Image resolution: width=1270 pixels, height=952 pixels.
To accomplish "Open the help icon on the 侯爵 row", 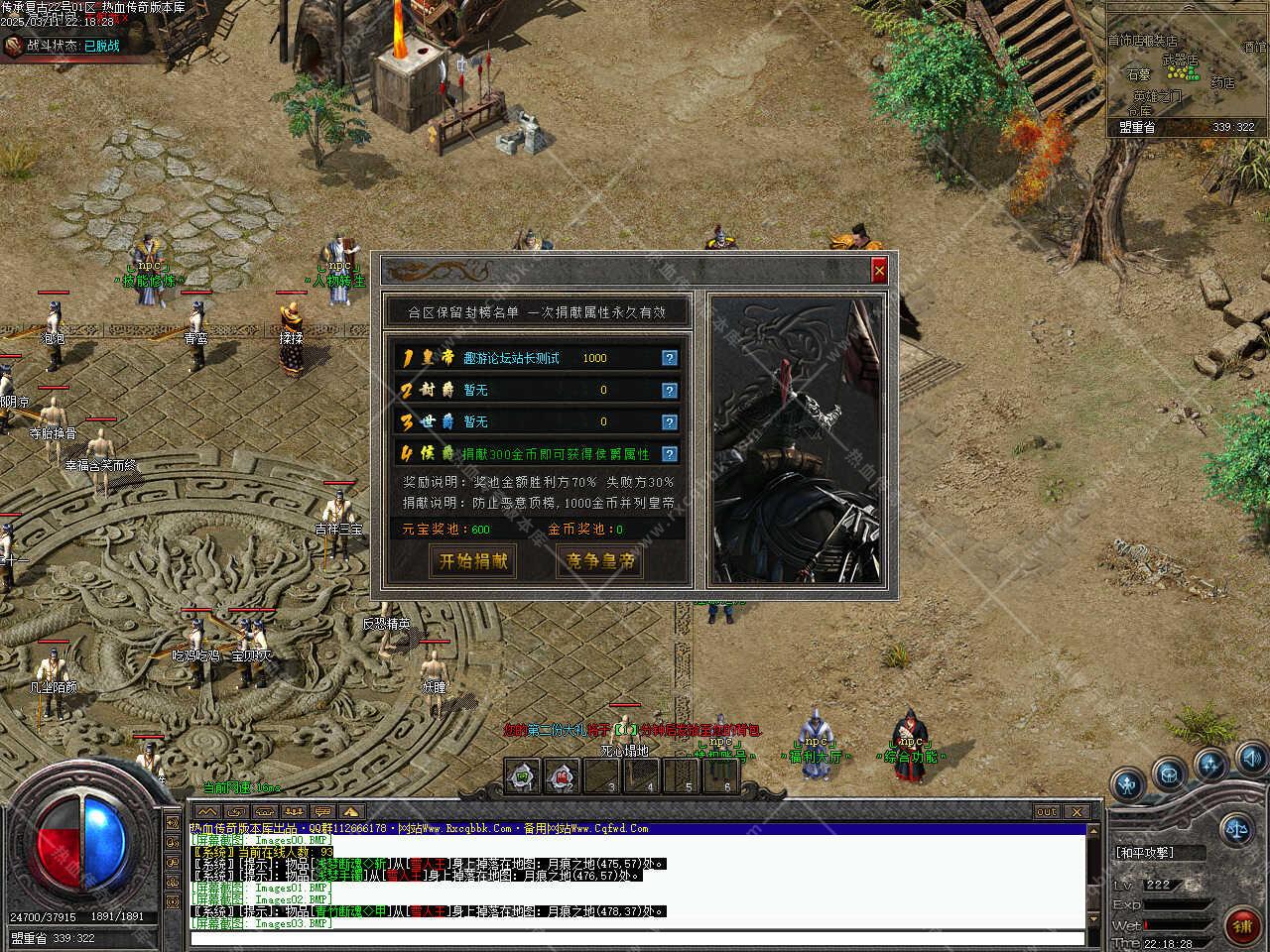I will coord(670,454).
